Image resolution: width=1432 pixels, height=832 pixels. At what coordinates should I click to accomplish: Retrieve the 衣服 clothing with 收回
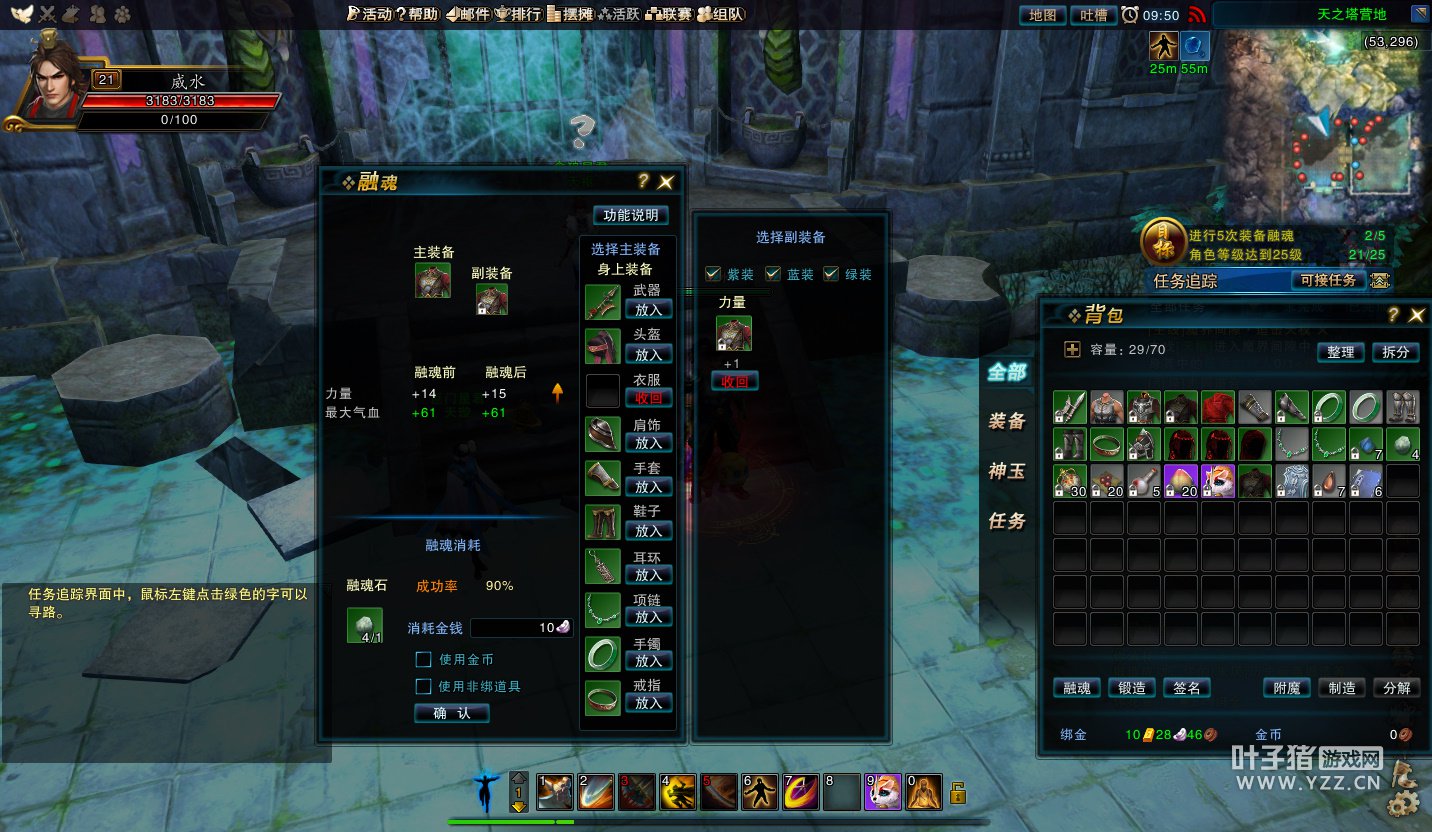pyautogui.click(x=648, y=398)
